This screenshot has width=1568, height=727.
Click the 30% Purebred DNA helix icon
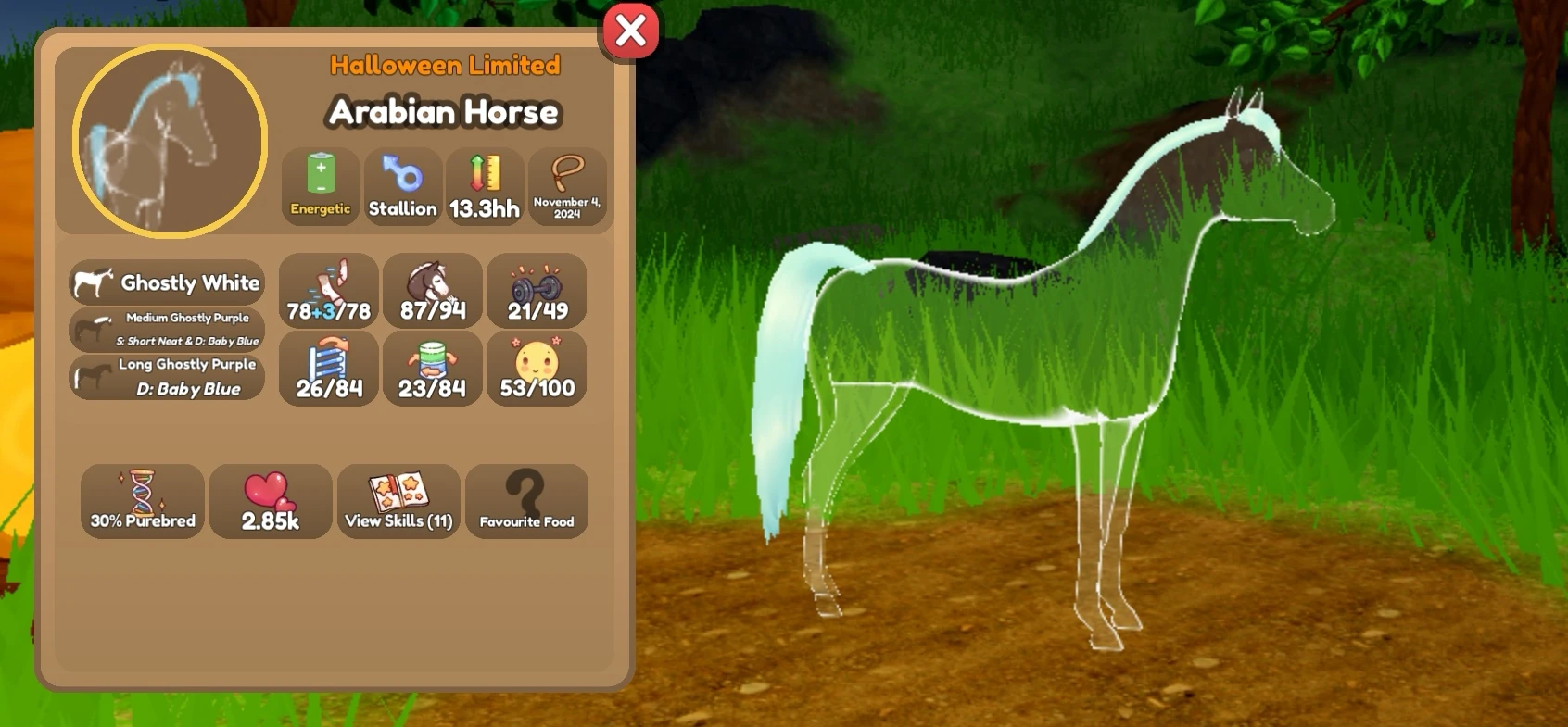click(142, 502)
